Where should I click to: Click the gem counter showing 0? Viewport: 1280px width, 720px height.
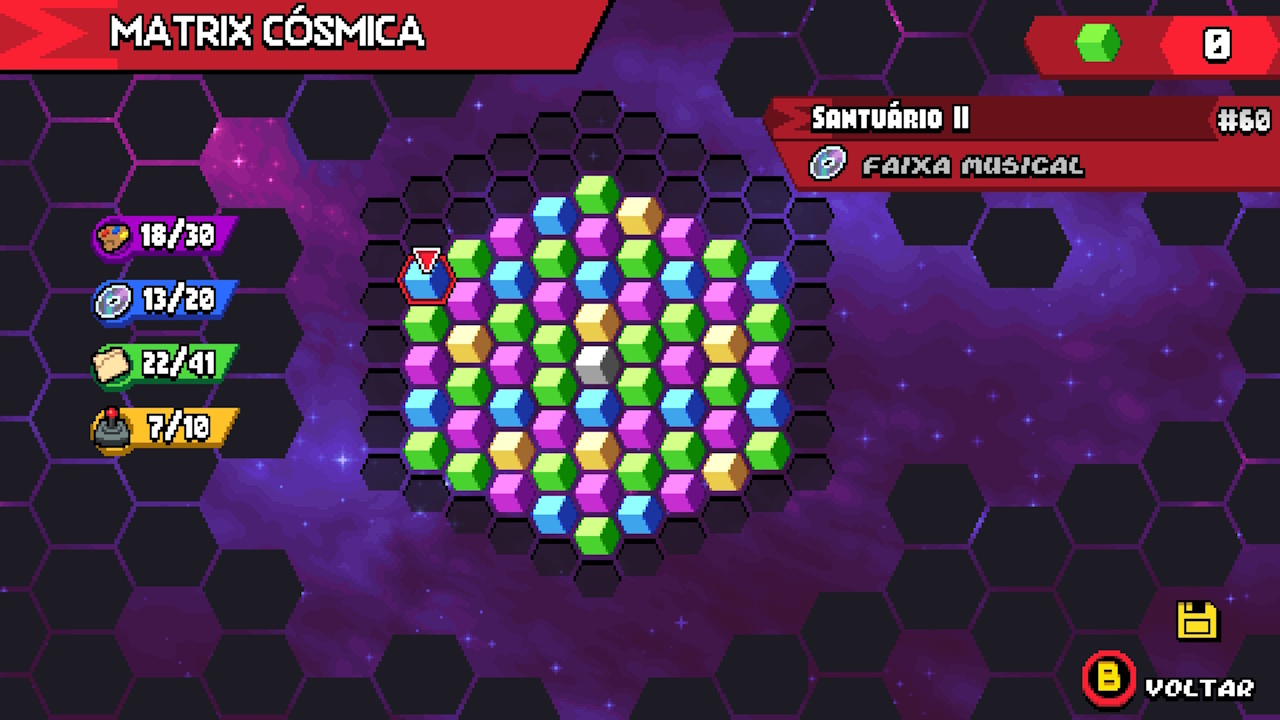pos(1215,44)
